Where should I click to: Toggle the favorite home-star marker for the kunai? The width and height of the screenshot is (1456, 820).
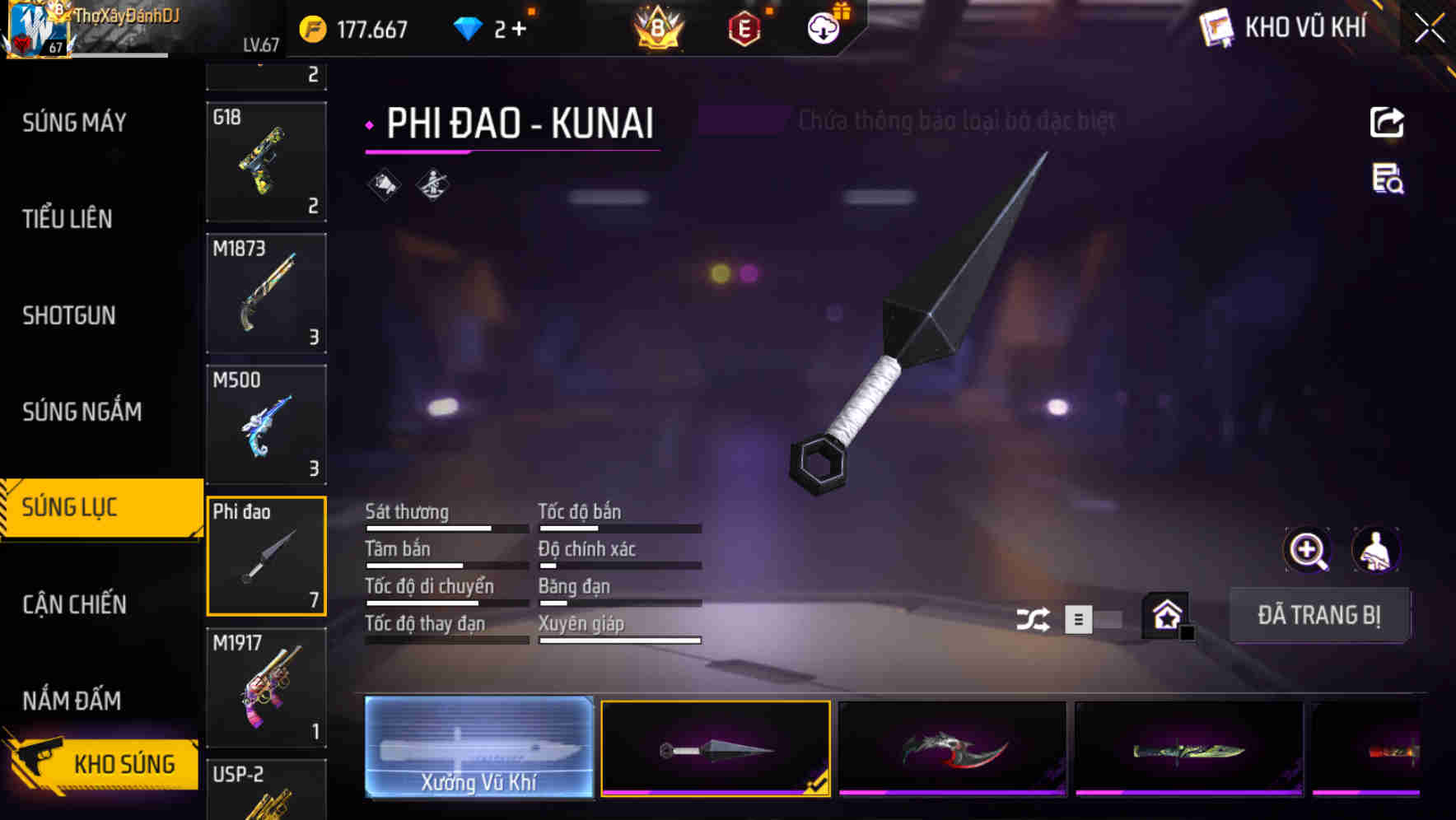coord(1166,615)
